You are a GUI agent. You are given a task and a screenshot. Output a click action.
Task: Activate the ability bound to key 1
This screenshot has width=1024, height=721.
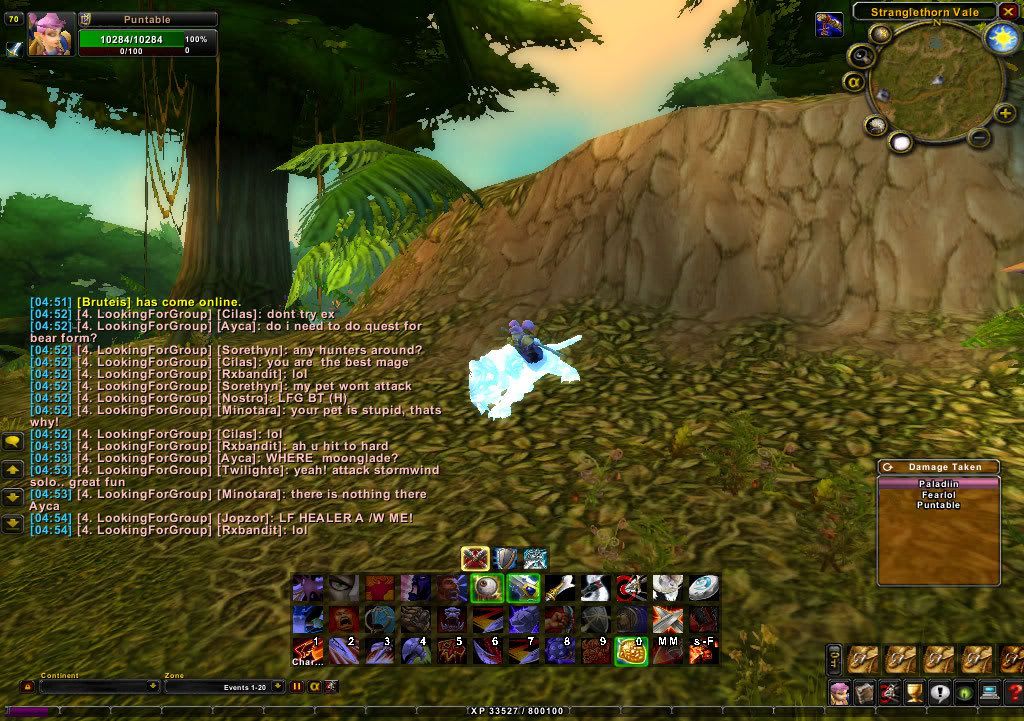pyautogui.click(x=307, y=651)
